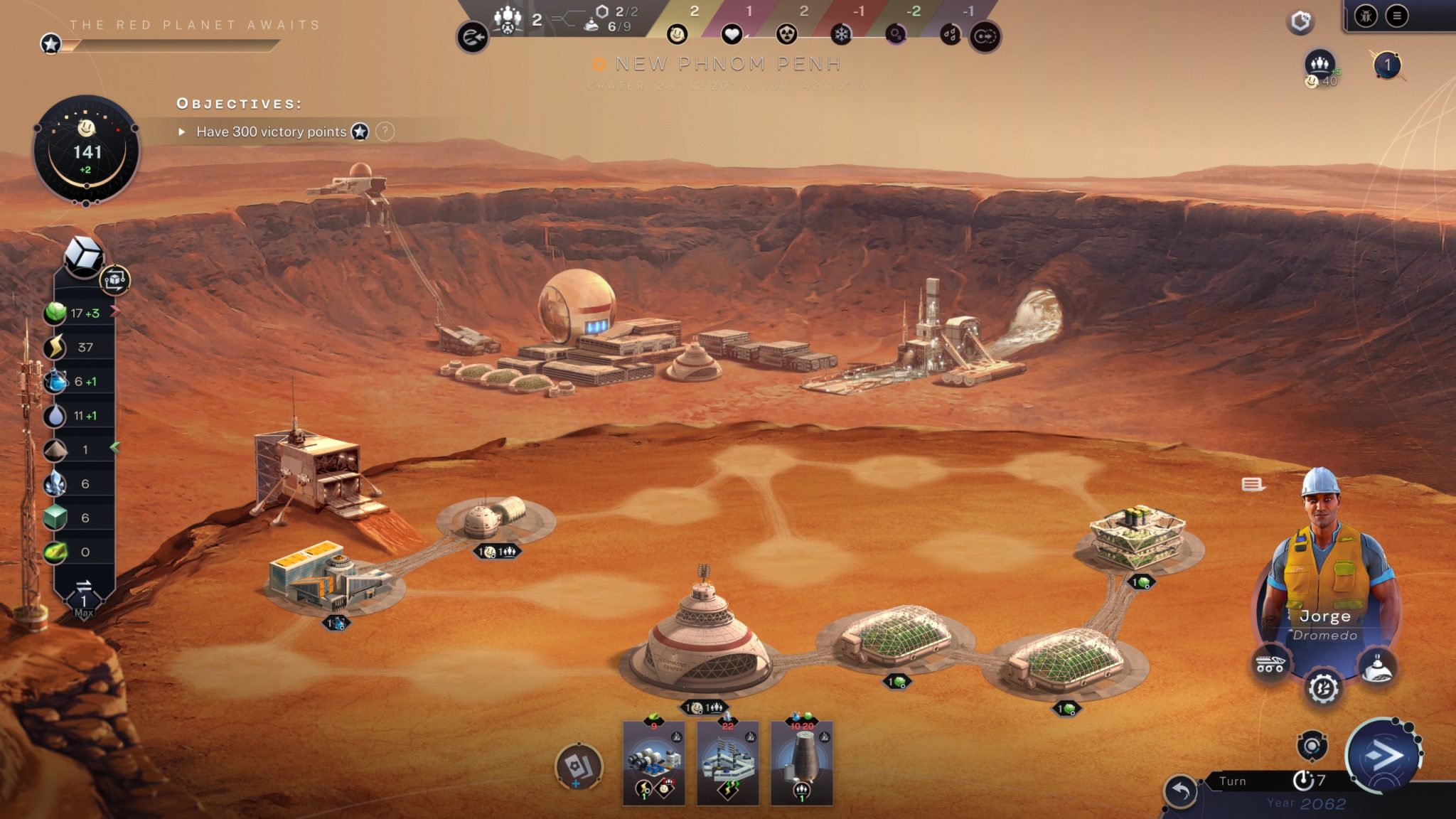Undo the last action with the curved arrow
1456x819 pixels.
pyautogui.click(x=1180, y=791)
